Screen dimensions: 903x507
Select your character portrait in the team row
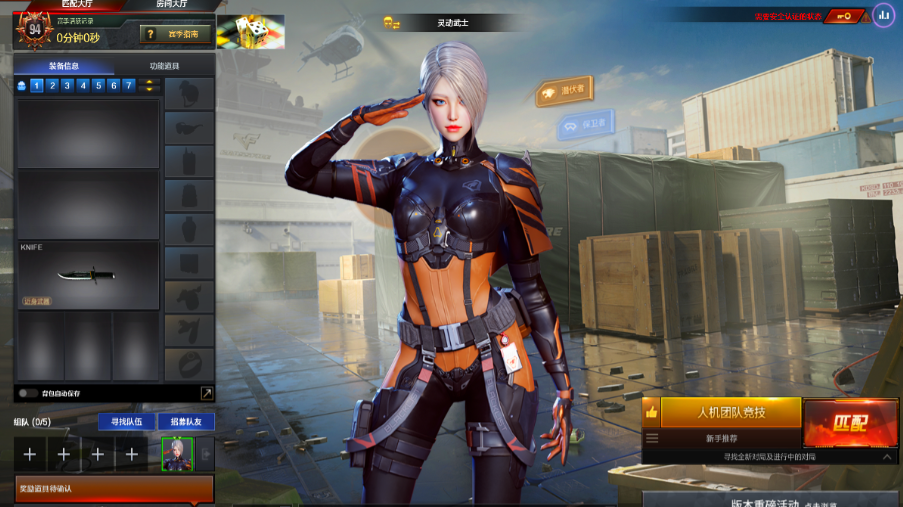[x=177, y=453]
